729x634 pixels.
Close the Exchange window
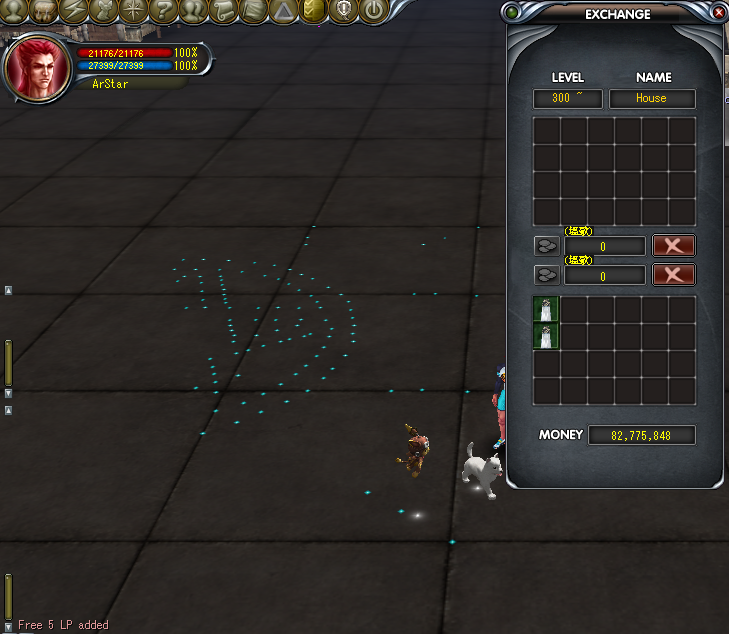719,13
